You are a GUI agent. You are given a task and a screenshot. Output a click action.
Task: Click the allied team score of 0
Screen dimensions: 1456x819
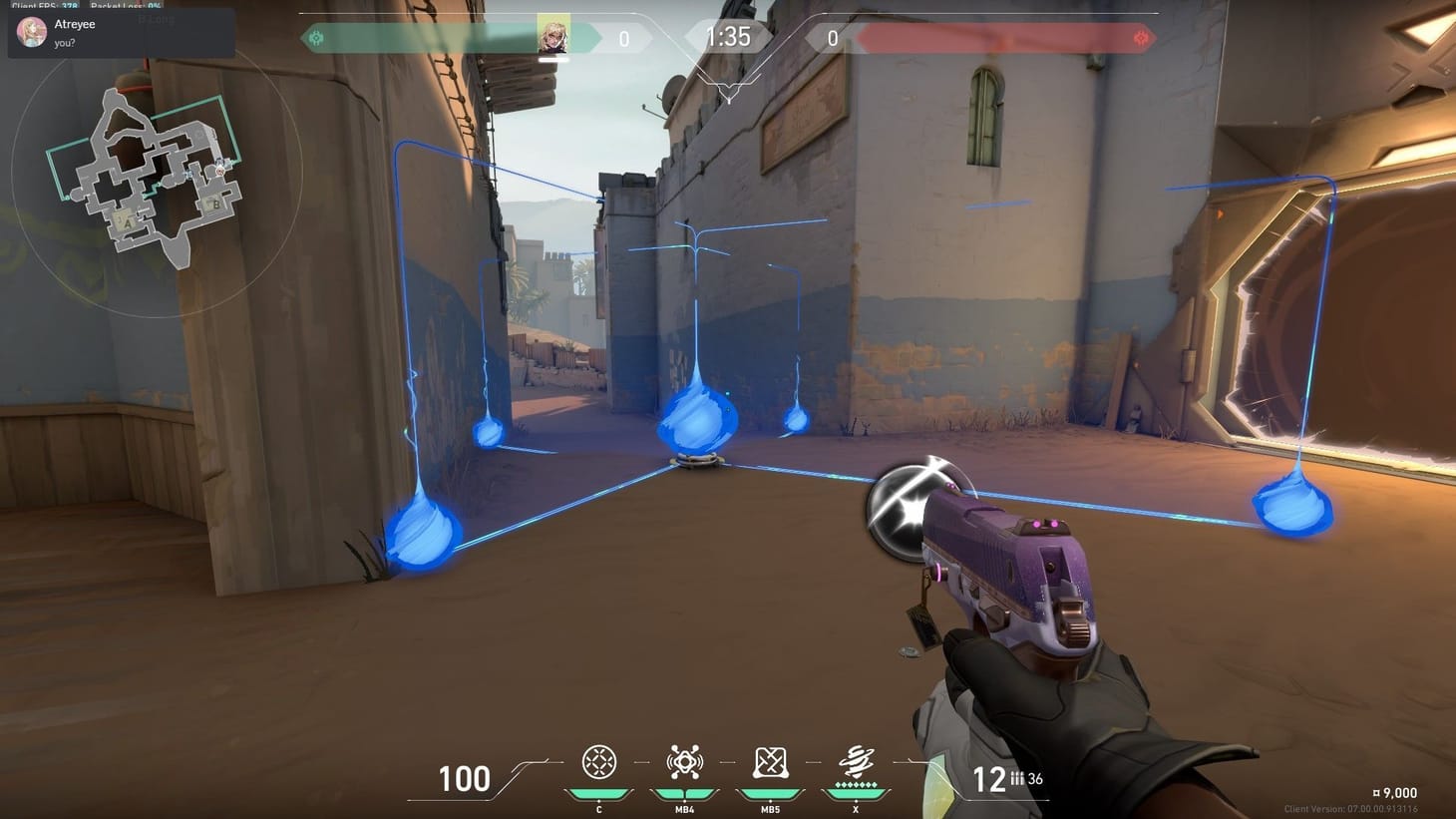pos(624,38)
